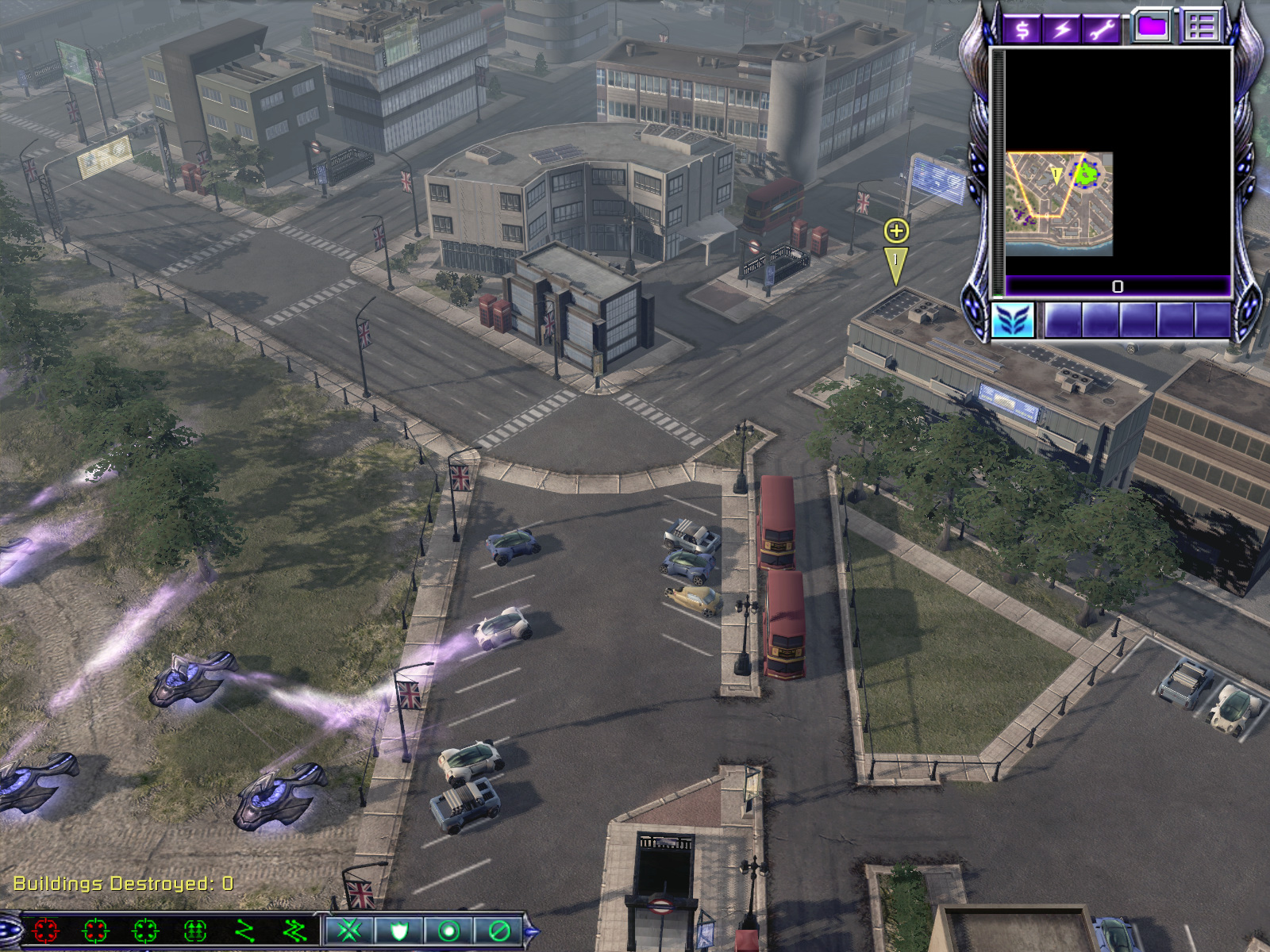Viewport: 1270px width, 952px height.
Task: Show the objectives list button
Action: click(1201, 26)
